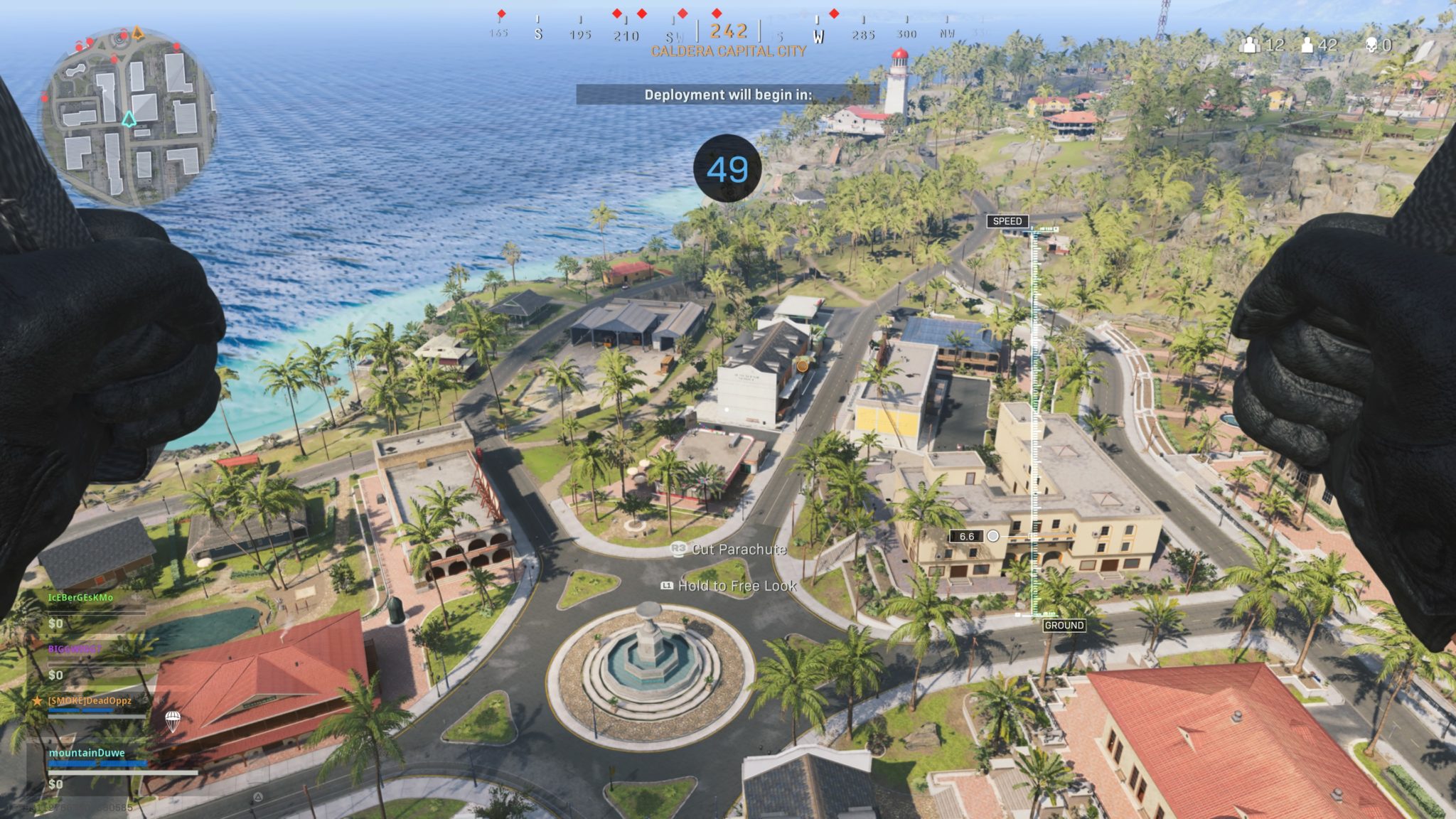Click the teammate arrow marker on the minimap
The width and height of the screenshot is (1456, 819).
(129, 120)
